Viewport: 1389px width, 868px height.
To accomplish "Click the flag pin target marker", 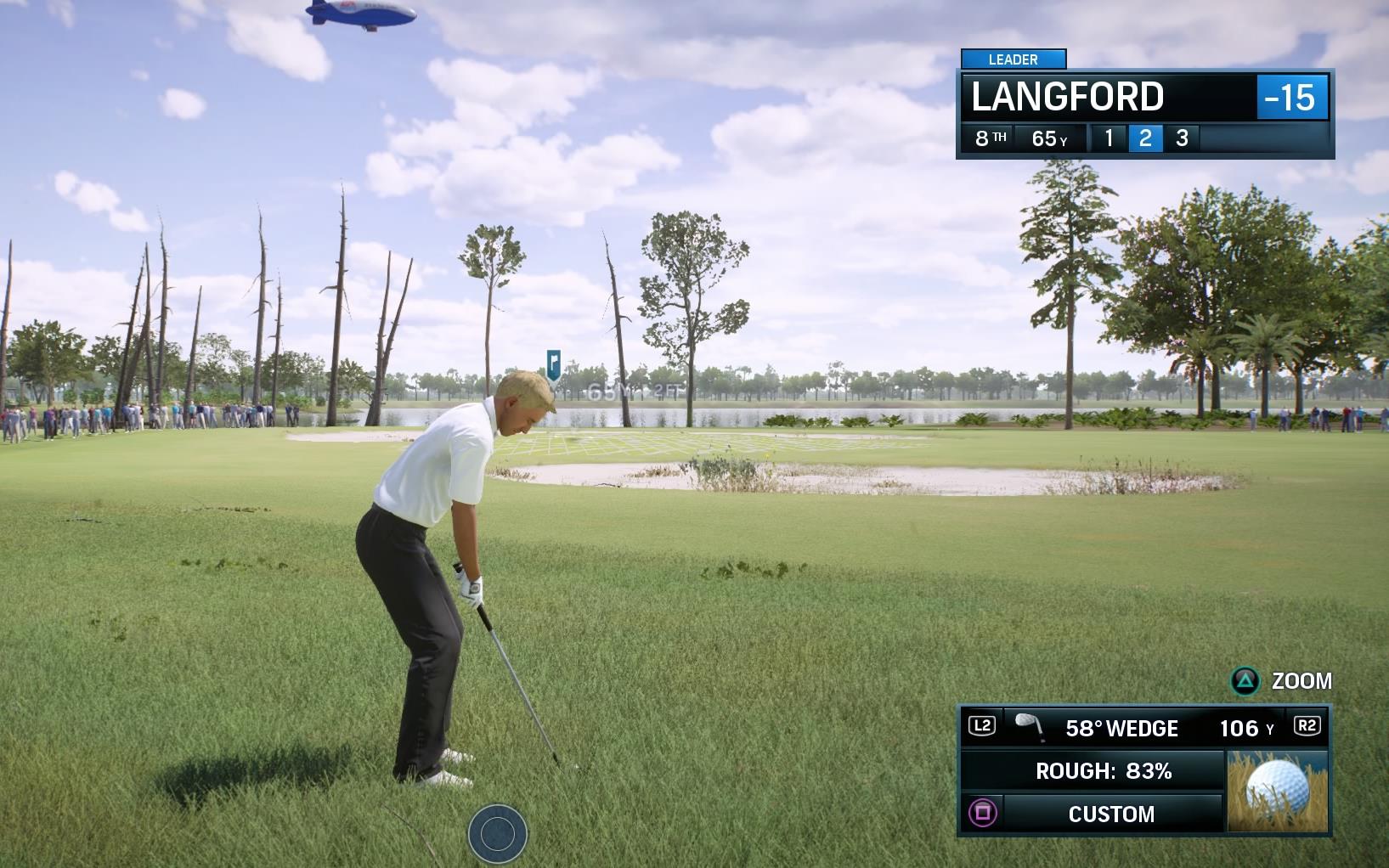I will (x=554, y=364).
